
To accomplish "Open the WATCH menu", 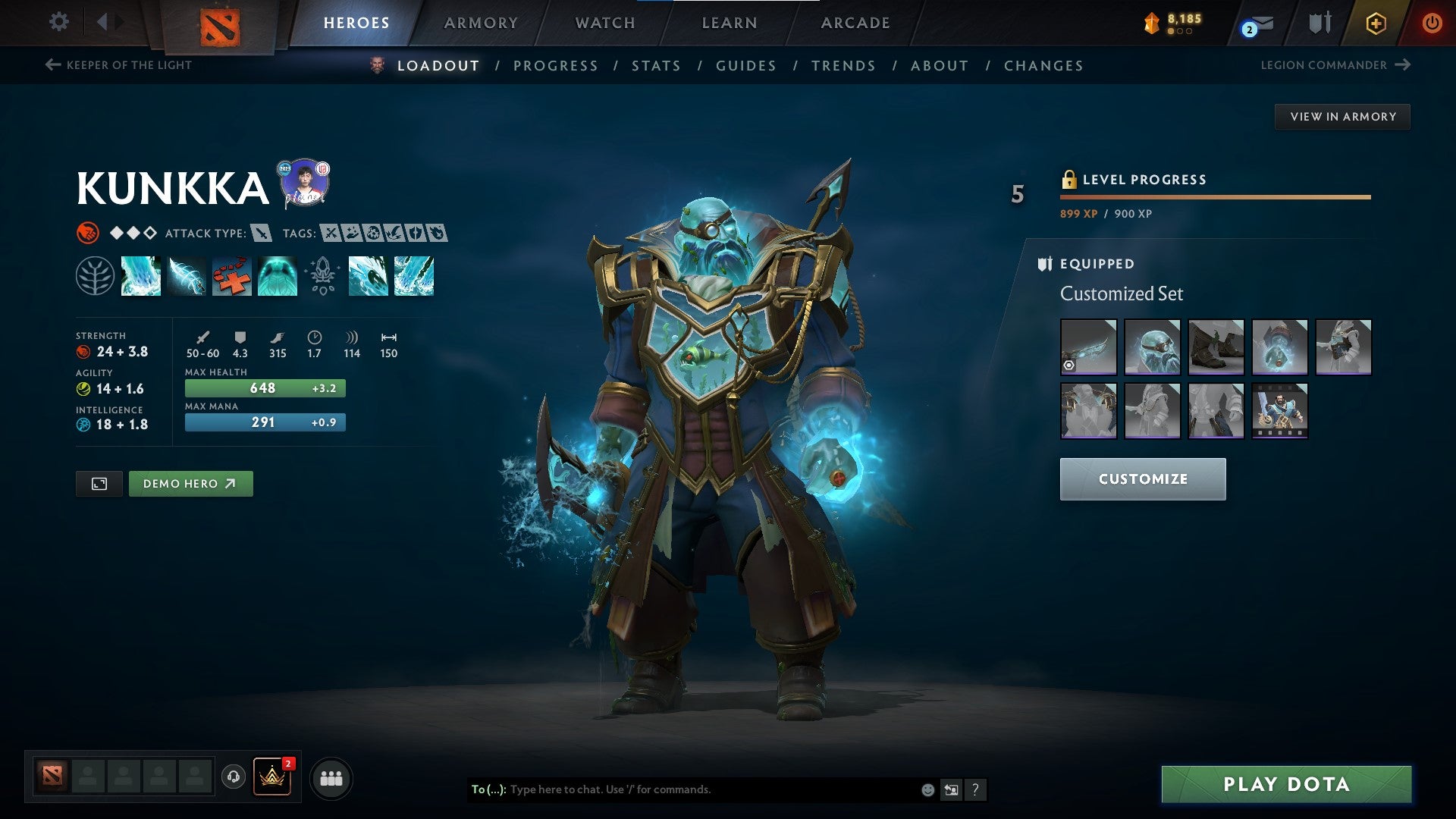I will (x=605, y=22).
